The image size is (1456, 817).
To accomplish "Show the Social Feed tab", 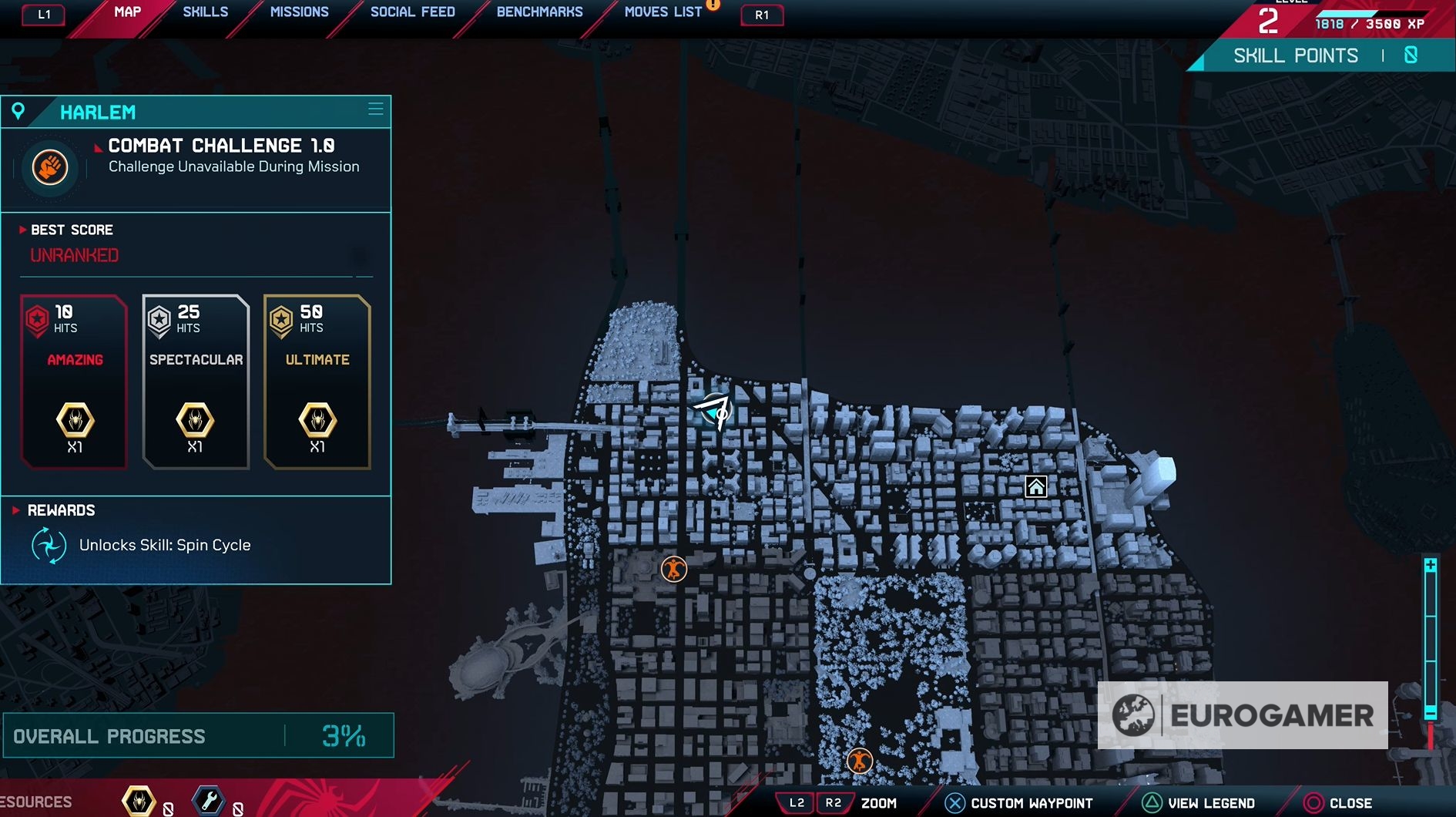I will coord(412,12).
